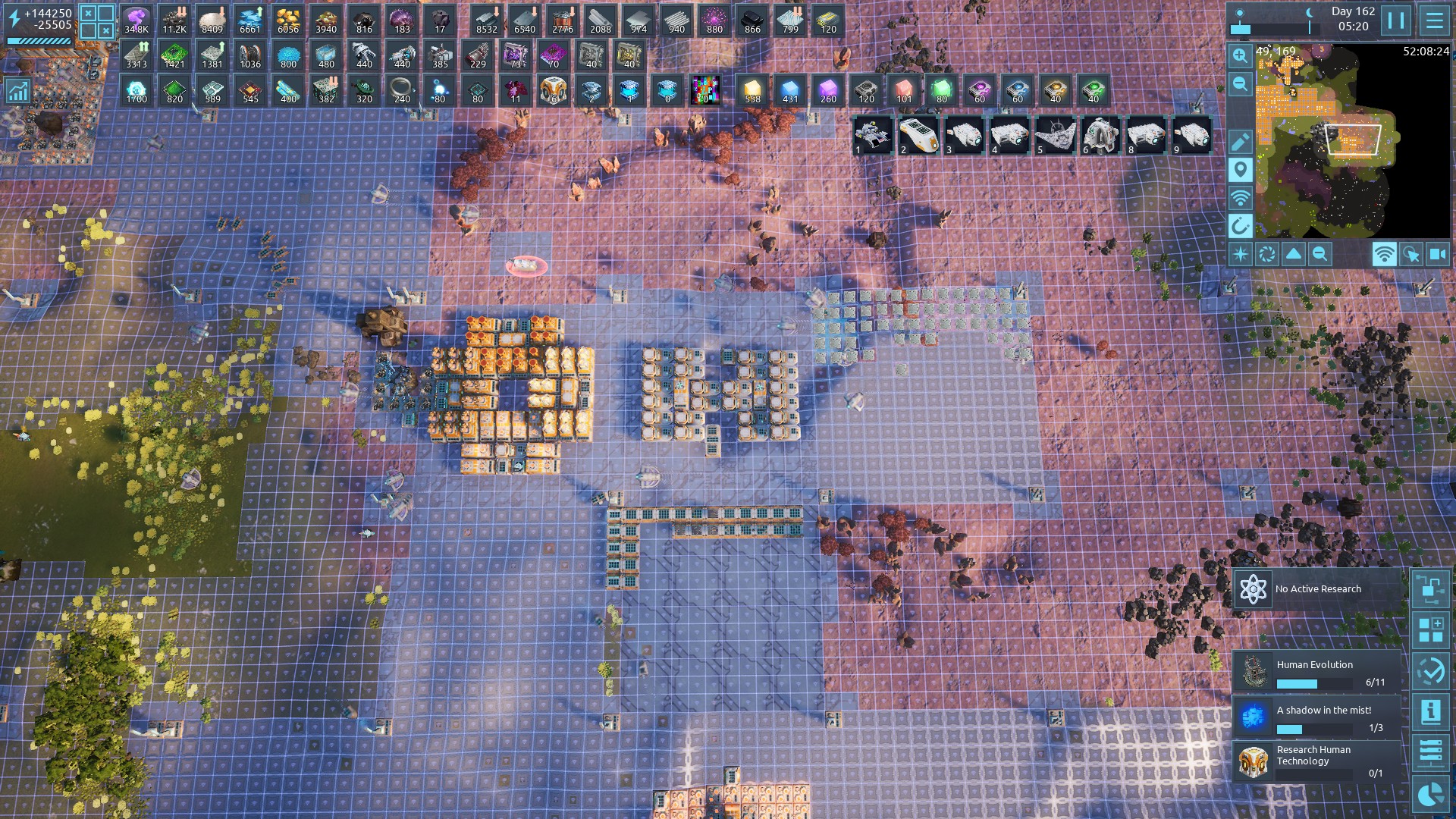Open the hamburger main menu
1456x819 pixels.
(1434, 20)
